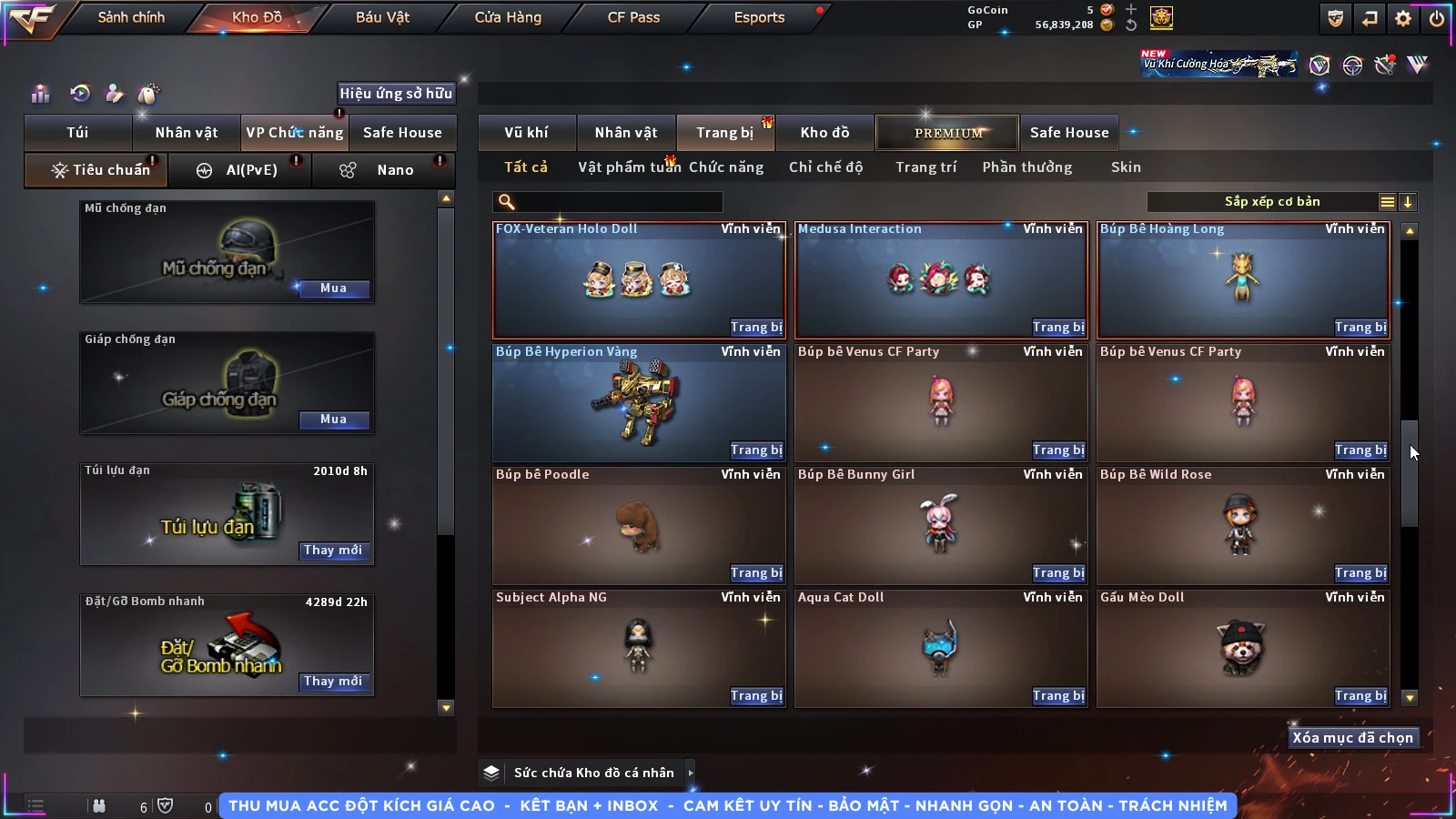1456x819 pixels.
Task: Buy the Mũ chống đạn helmet
Action: click(333, 288)
